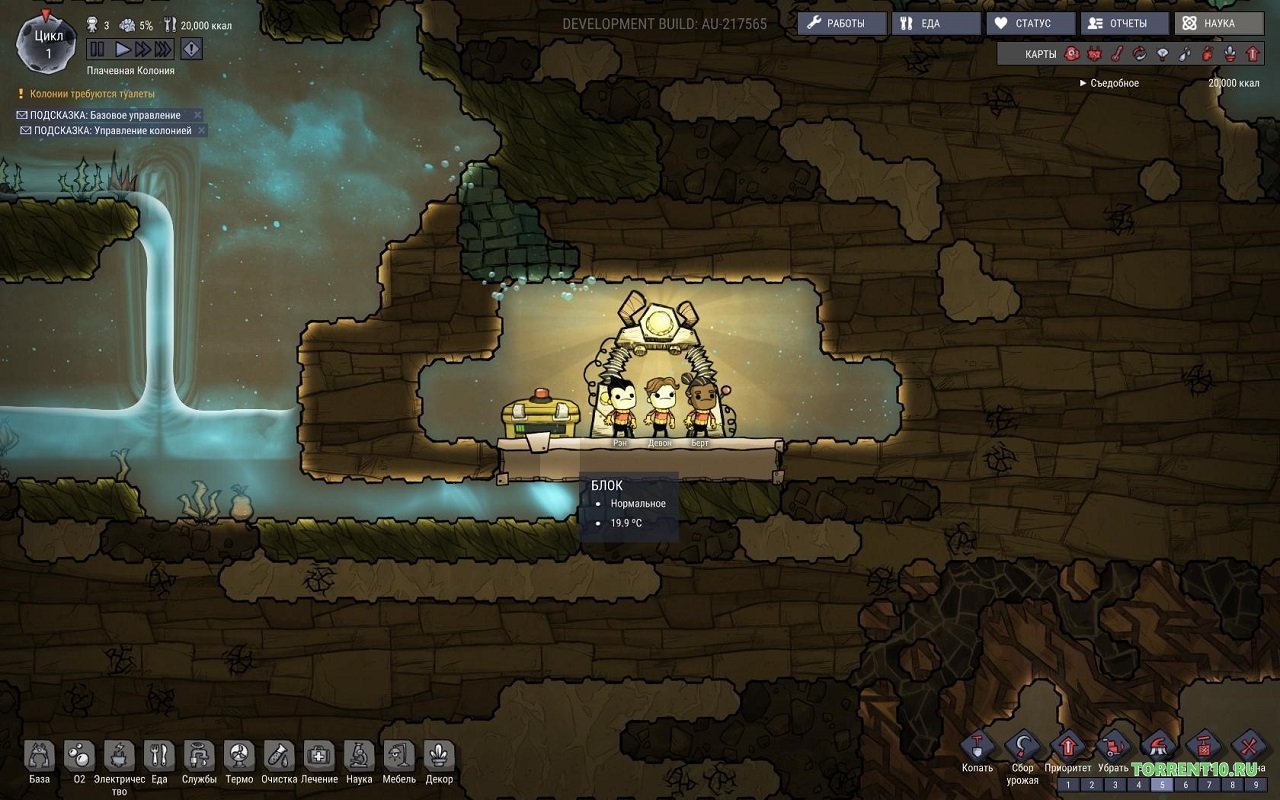Open the Еда (Food) management screen
Screen dimensions: 1280x800
[936, 23]
